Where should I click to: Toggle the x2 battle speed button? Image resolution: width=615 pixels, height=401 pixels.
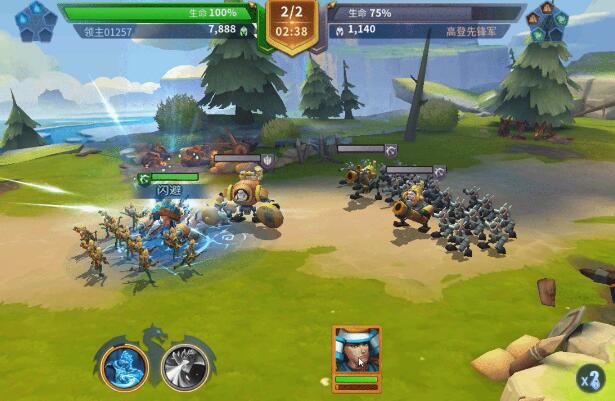coord(590,379)
